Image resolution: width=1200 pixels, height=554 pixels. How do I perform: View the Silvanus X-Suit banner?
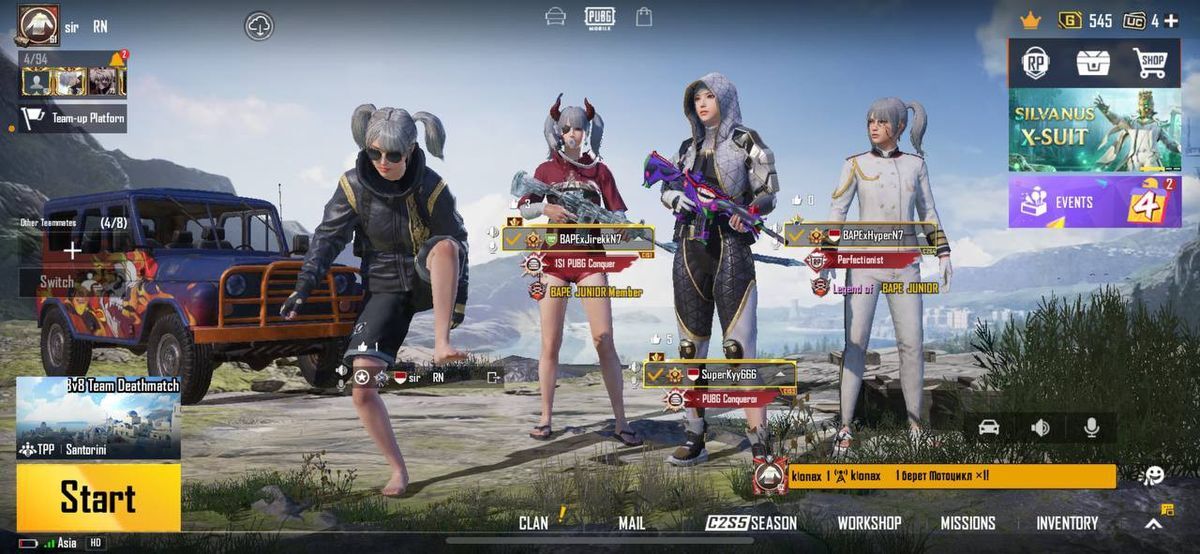point(1094,130)
